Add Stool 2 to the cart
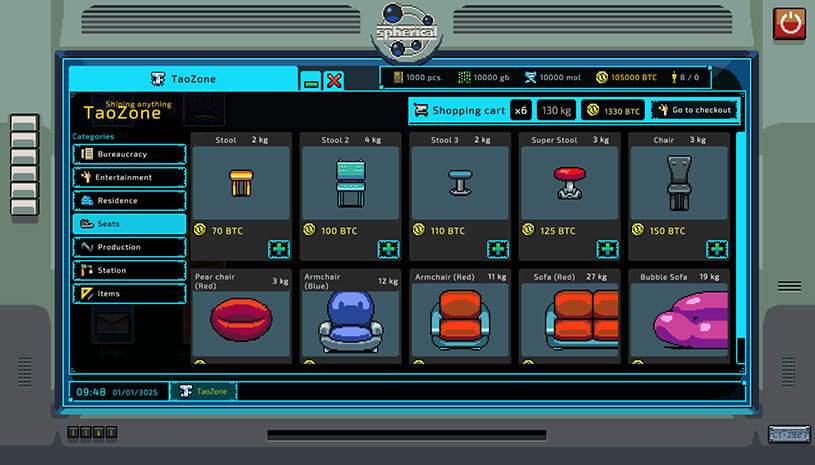 387,249
